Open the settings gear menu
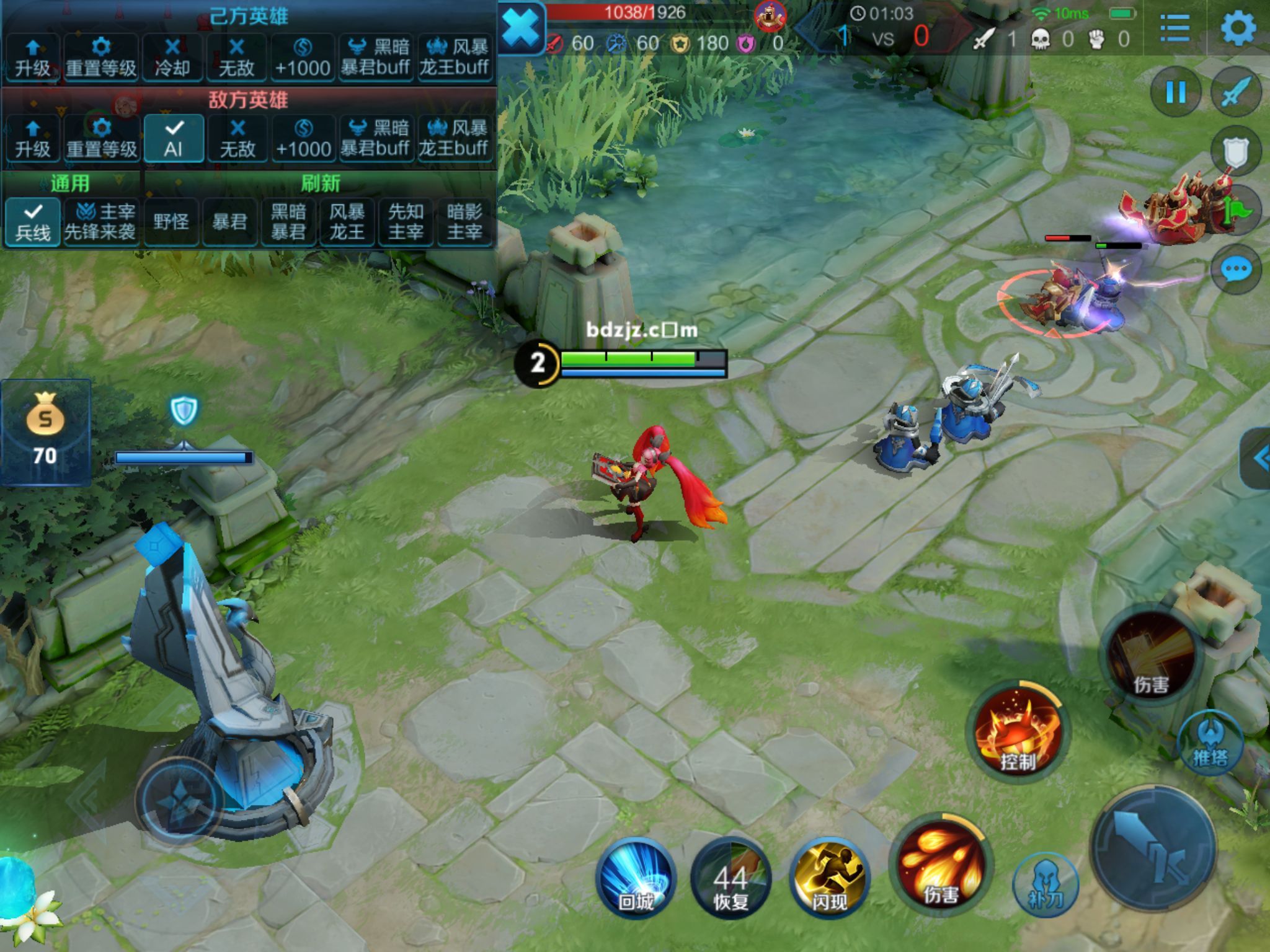Screen dimensions: 1270x952 click(x=1238, y=29)
